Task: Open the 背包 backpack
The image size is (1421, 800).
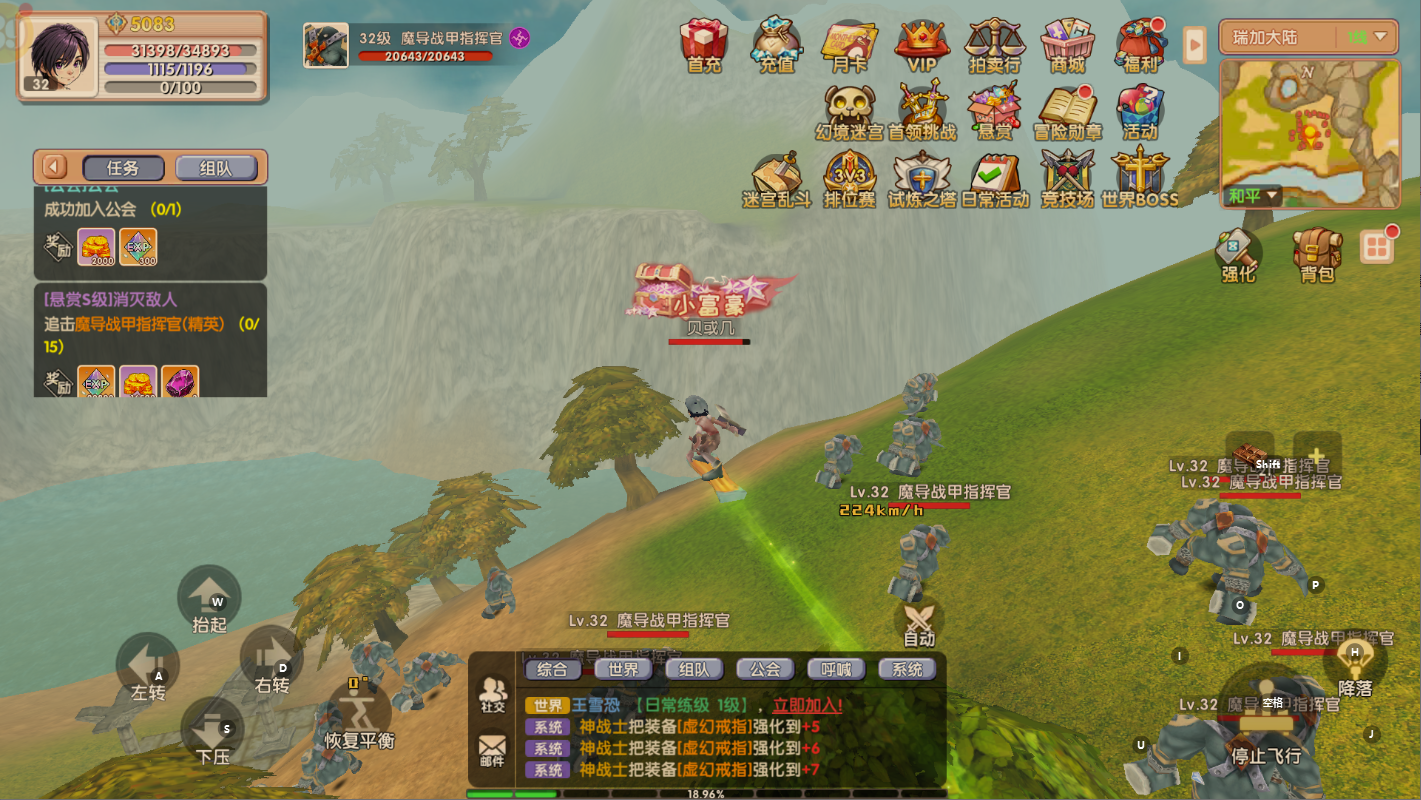Action: pyautogui.click(x=1317, y=254)
